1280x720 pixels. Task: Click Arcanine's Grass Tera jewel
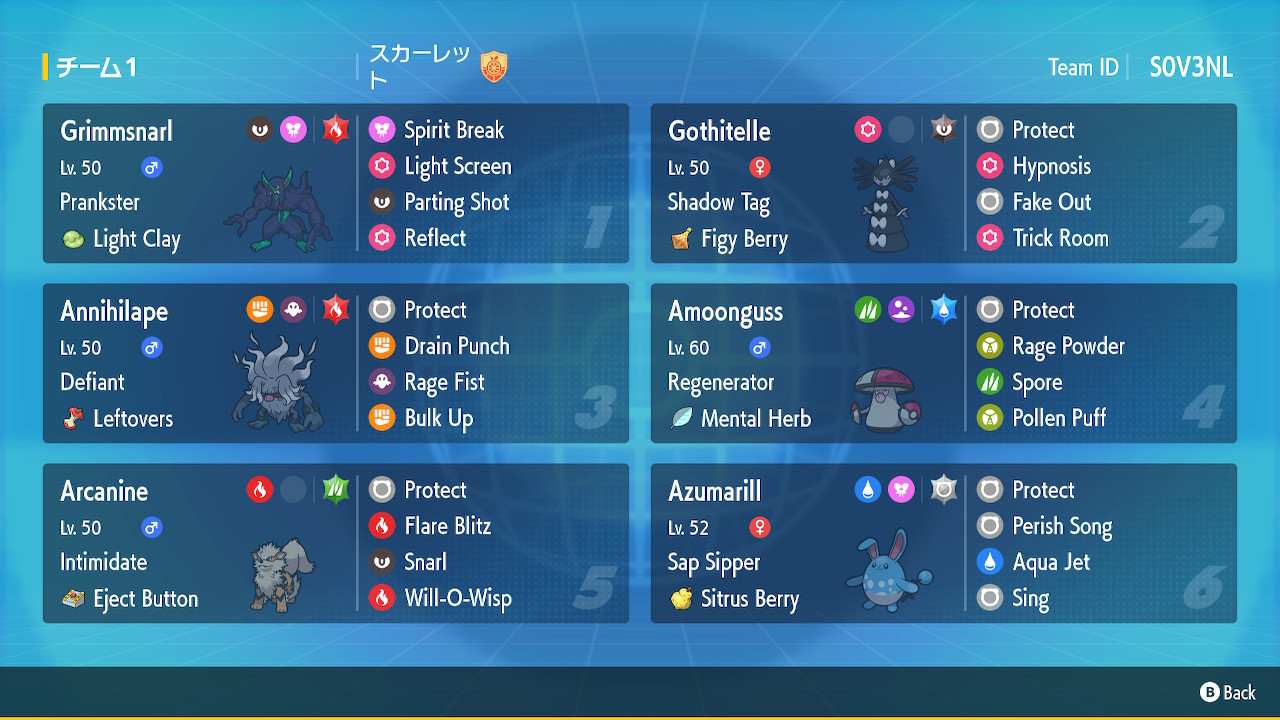pos(335,489)
